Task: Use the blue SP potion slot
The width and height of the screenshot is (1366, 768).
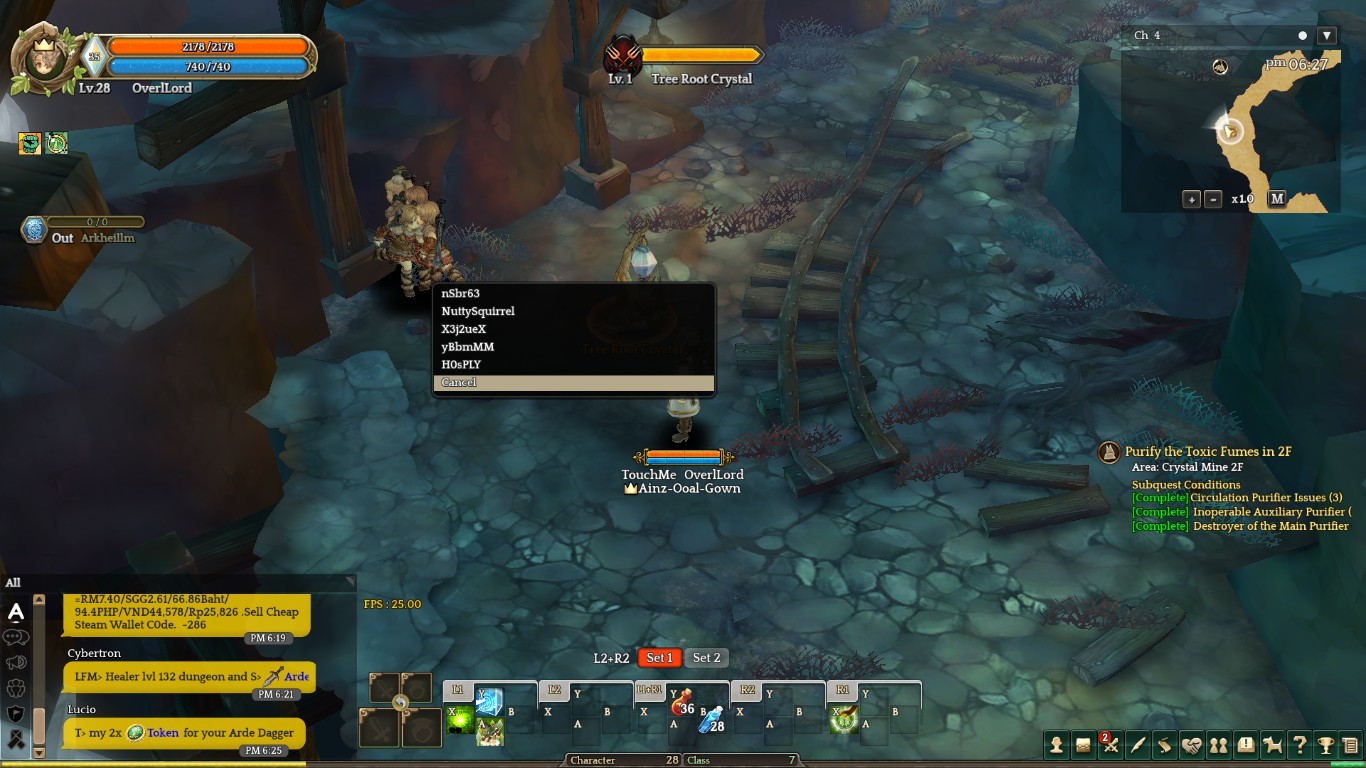Action: [710, 720]
